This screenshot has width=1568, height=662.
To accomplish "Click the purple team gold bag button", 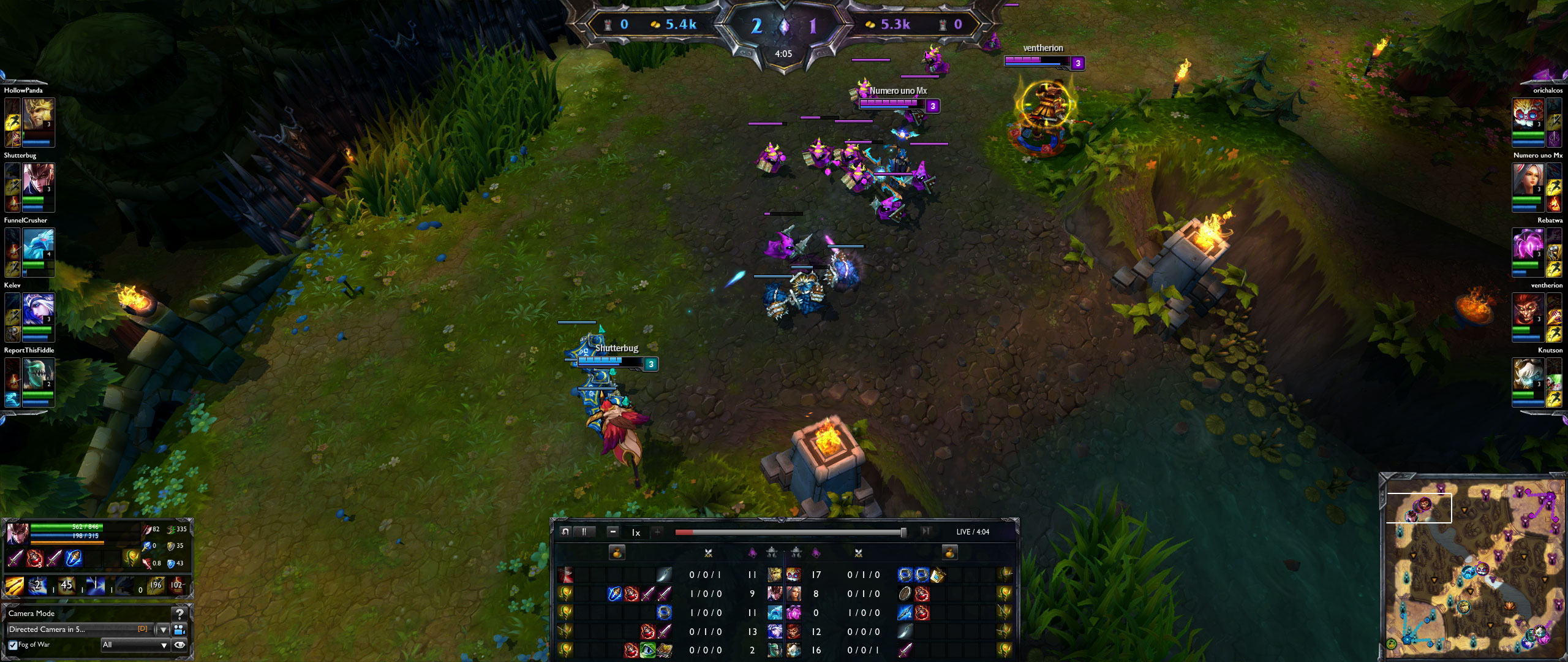I will click(949, 553).
